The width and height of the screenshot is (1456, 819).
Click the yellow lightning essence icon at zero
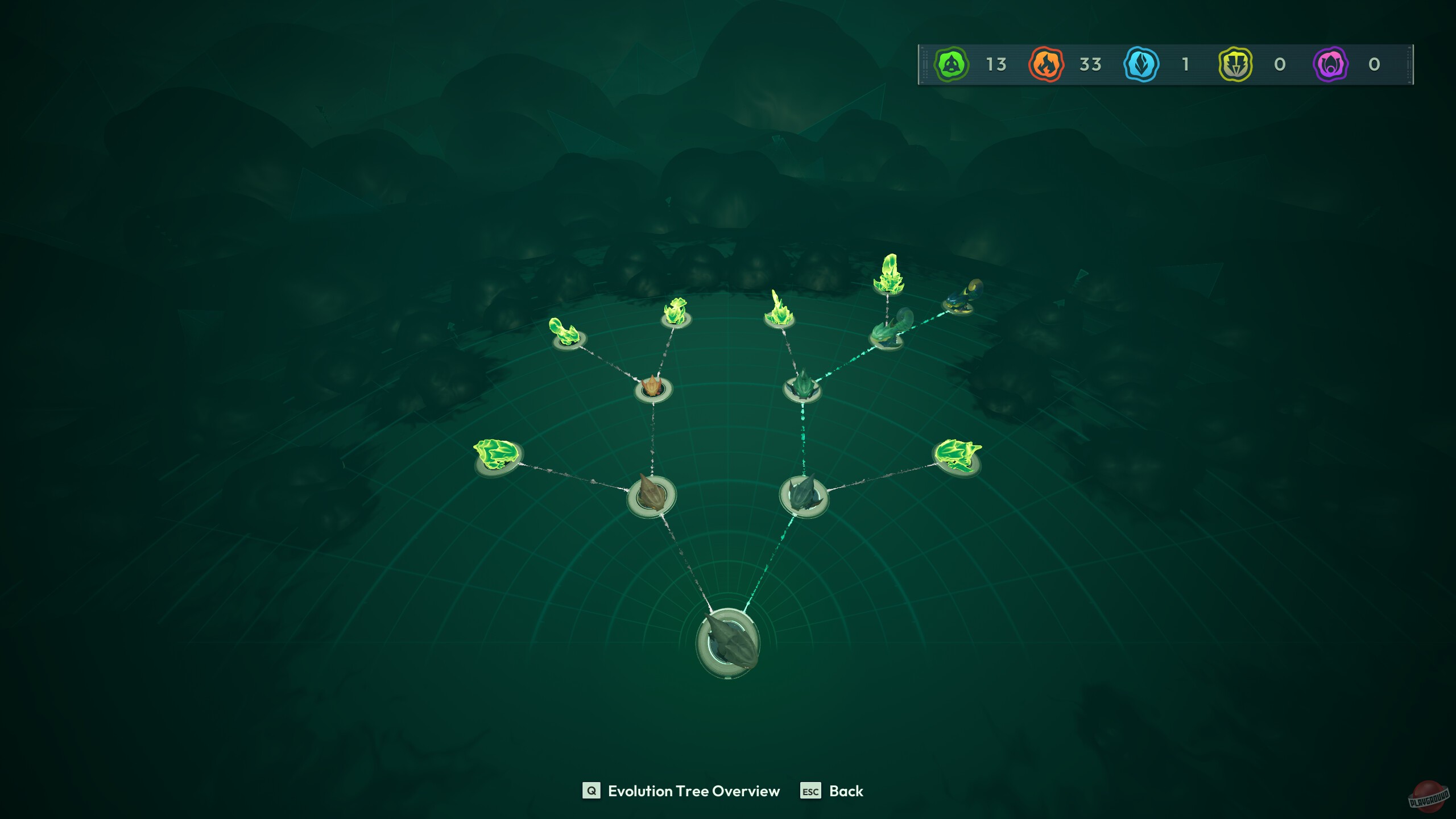(x=1233, y=65)
